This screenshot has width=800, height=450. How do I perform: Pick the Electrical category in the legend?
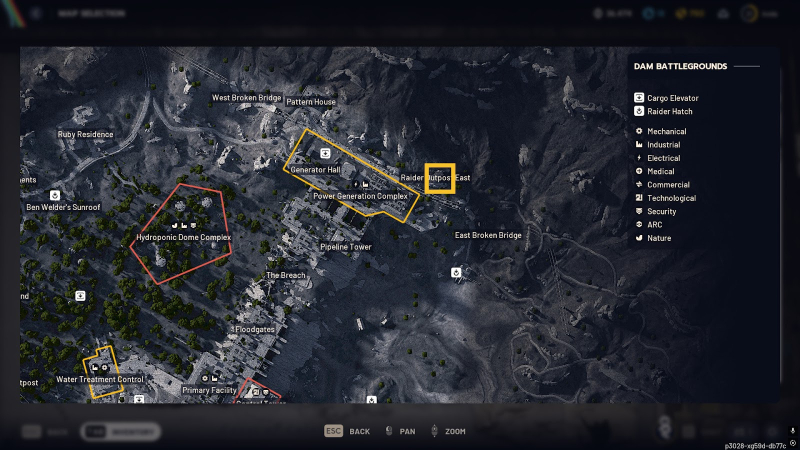click(663, 158)
